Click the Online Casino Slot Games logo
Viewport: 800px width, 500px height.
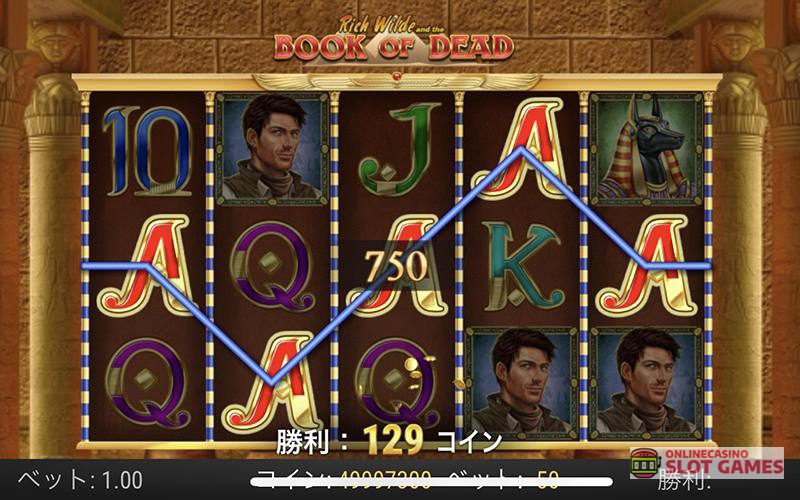(706, 462)
